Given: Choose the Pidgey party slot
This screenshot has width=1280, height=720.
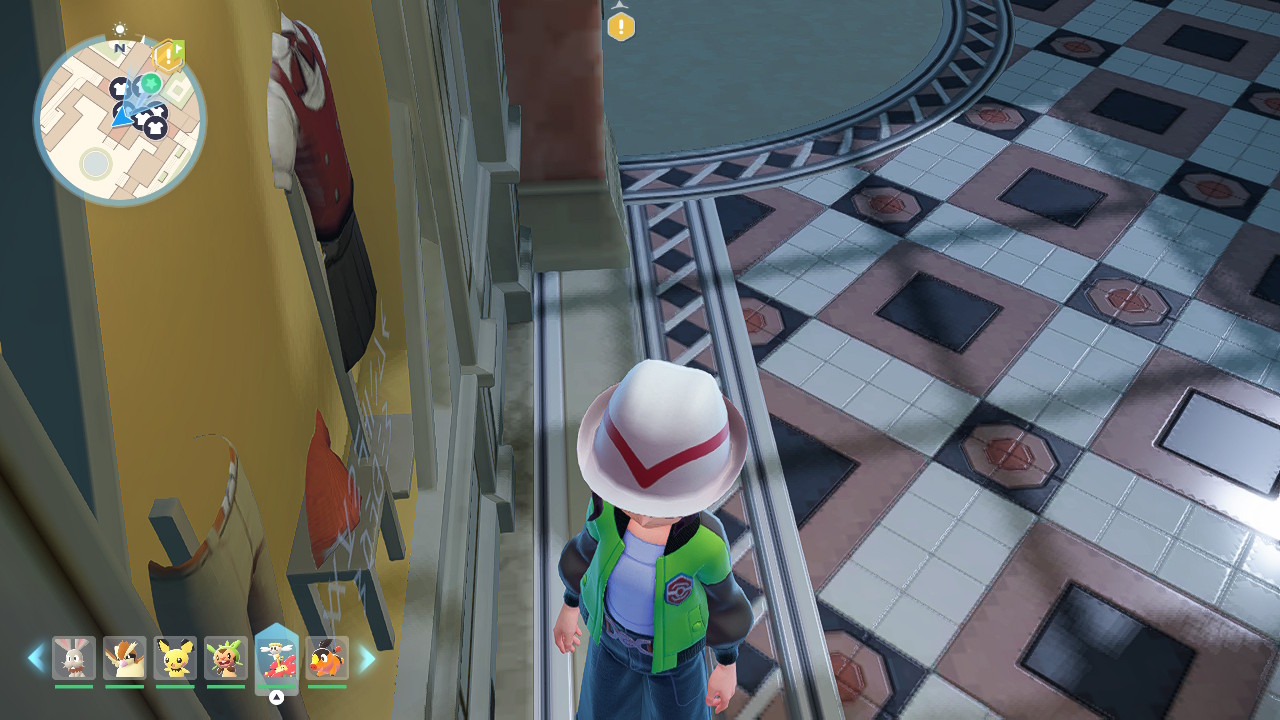Looking at the screenshot, I should pos(125,658).
